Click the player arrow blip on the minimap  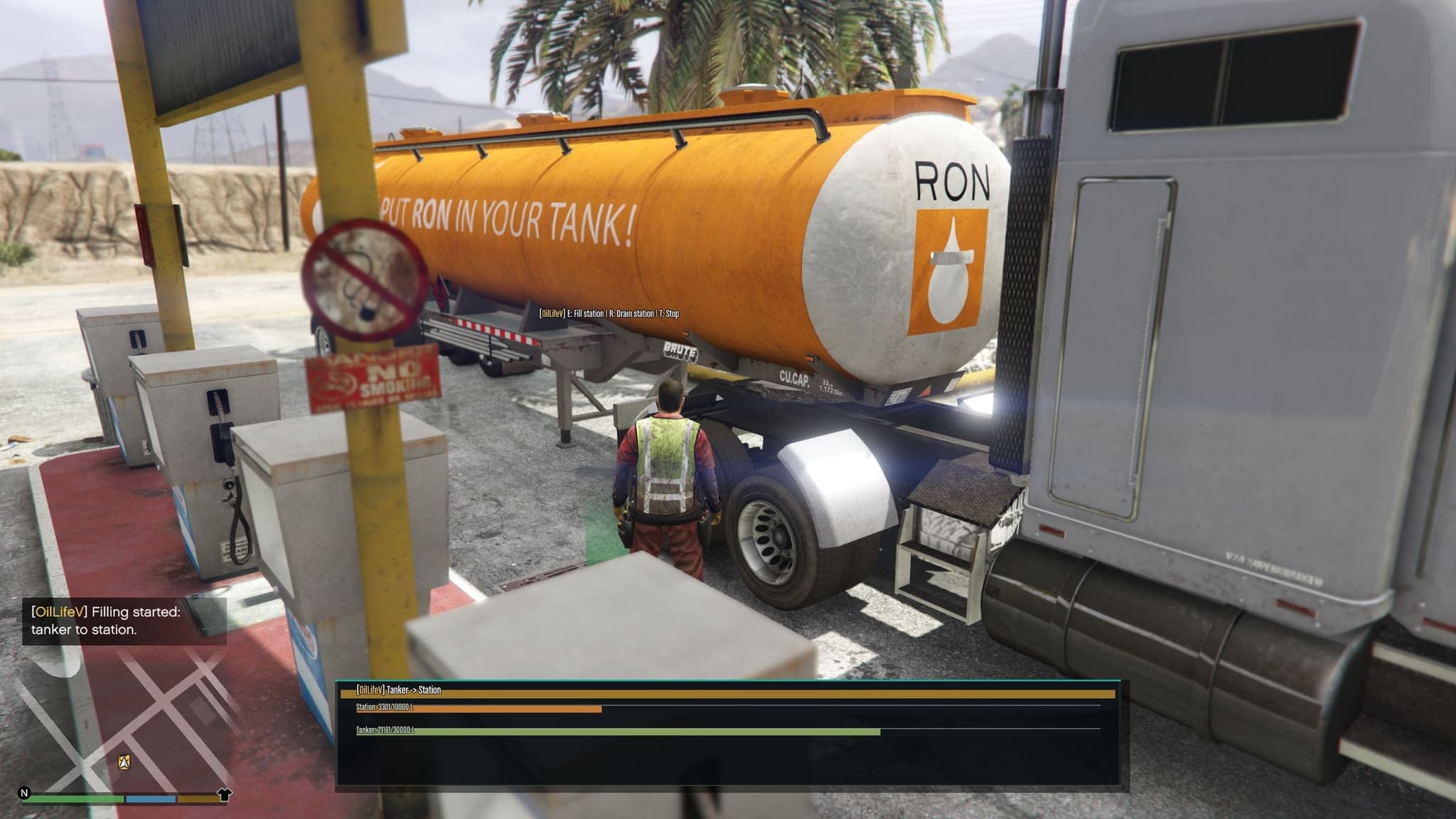pyautogui.click(x=124, y=763)
